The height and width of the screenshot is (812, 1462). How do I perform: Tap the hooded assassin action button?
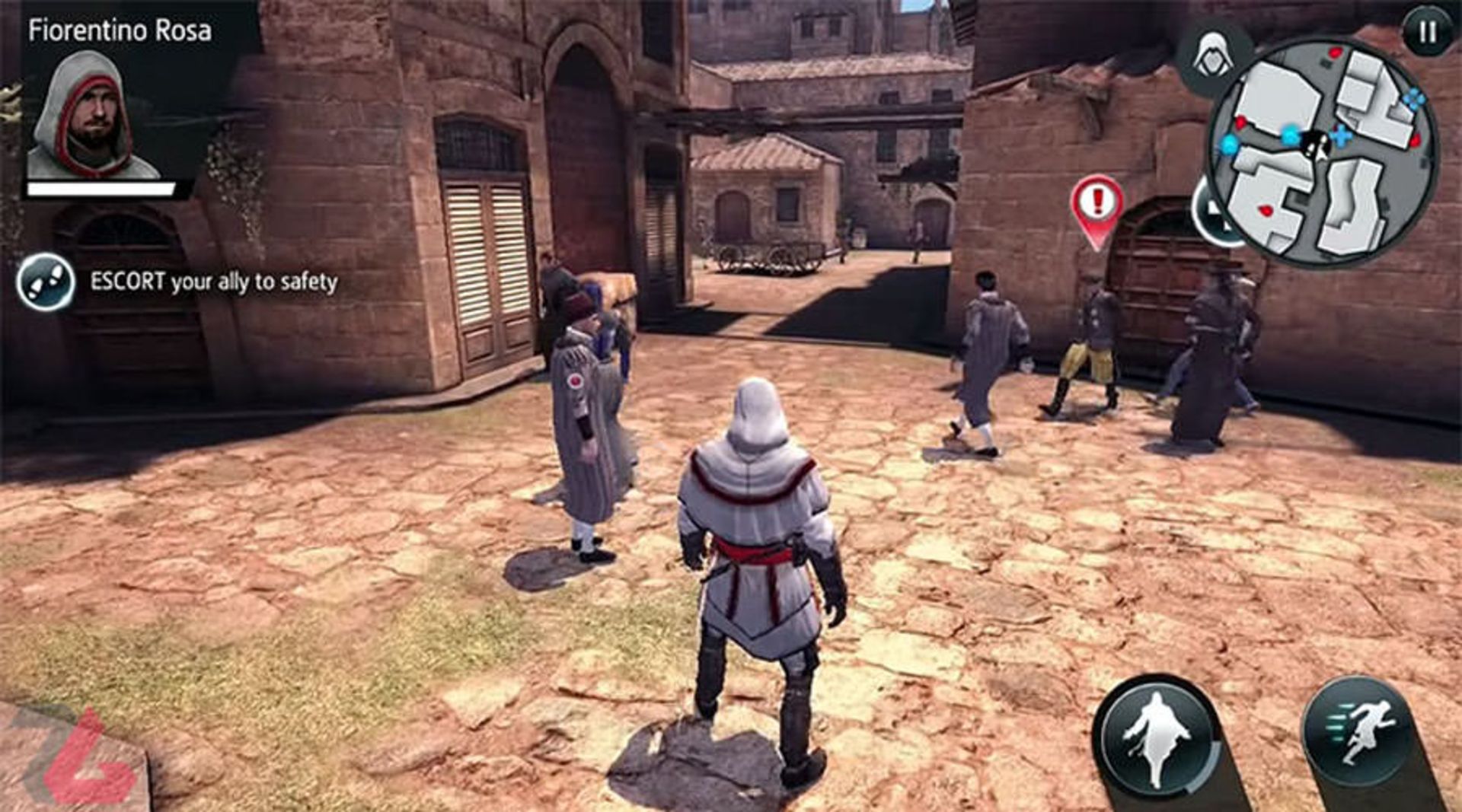click(1157, 737)
